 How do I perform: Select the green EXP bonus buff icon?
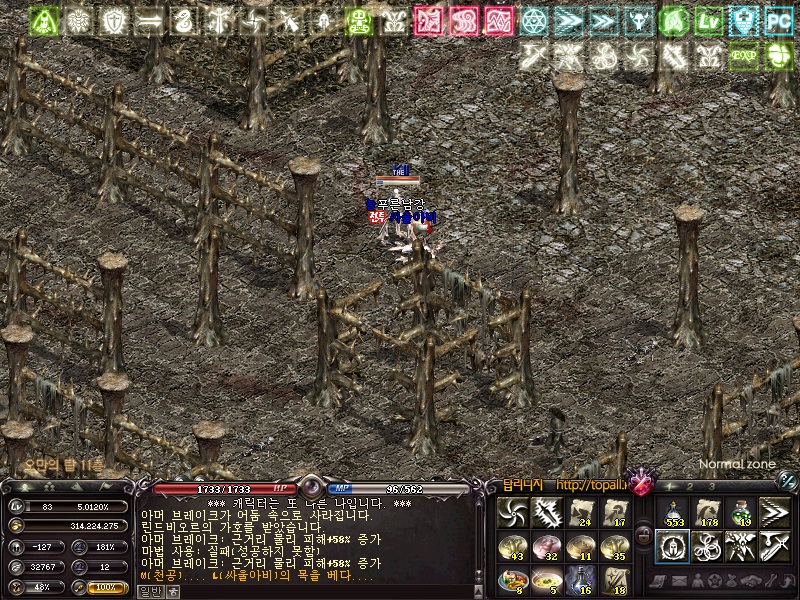744,56
